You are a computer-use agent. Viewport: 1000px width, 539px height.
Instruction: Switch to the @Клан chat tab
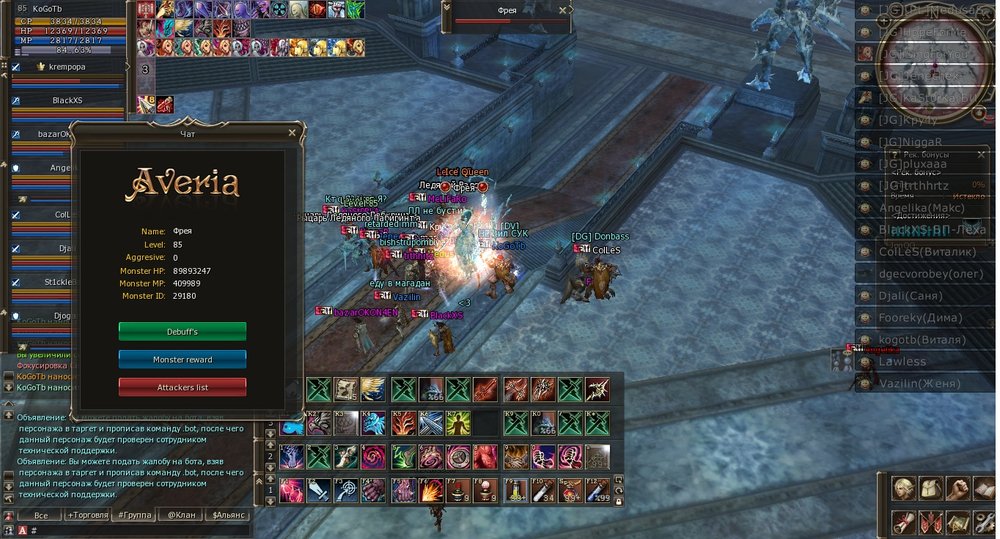(181, 515)
